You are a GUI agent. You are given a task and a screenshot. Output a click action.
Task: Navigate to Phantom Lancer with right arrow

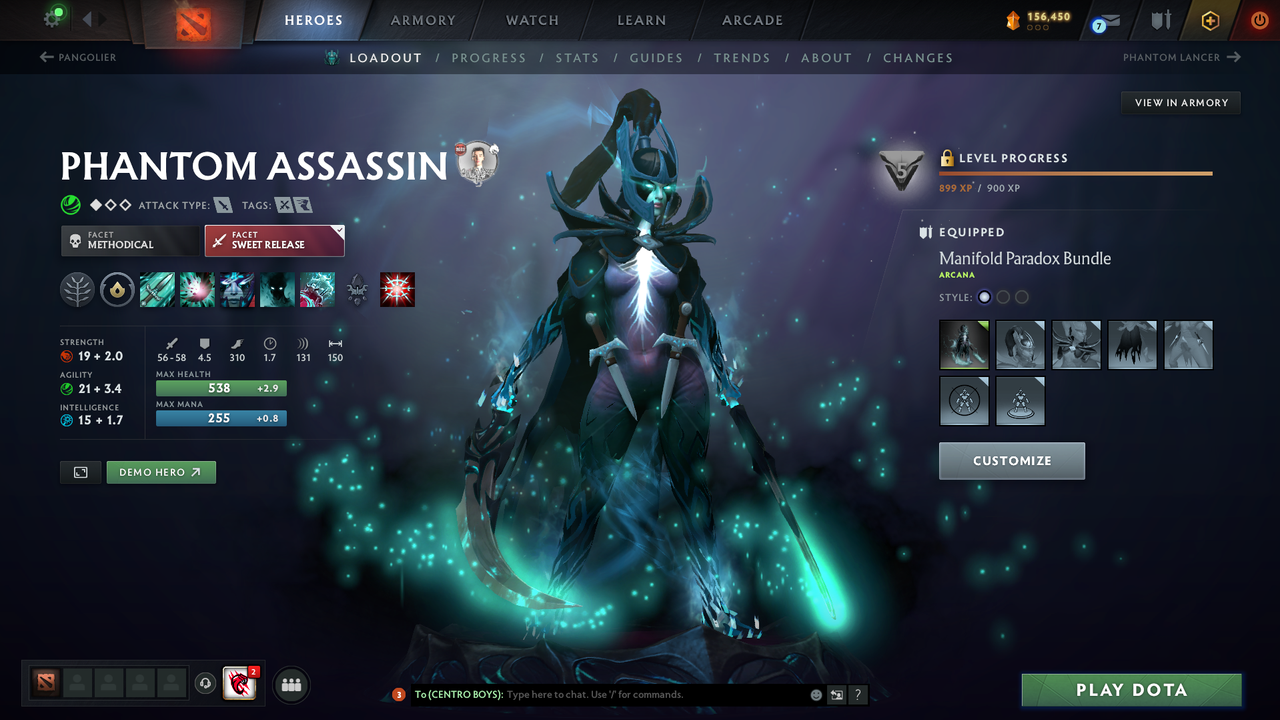(x=1232, y=57)
